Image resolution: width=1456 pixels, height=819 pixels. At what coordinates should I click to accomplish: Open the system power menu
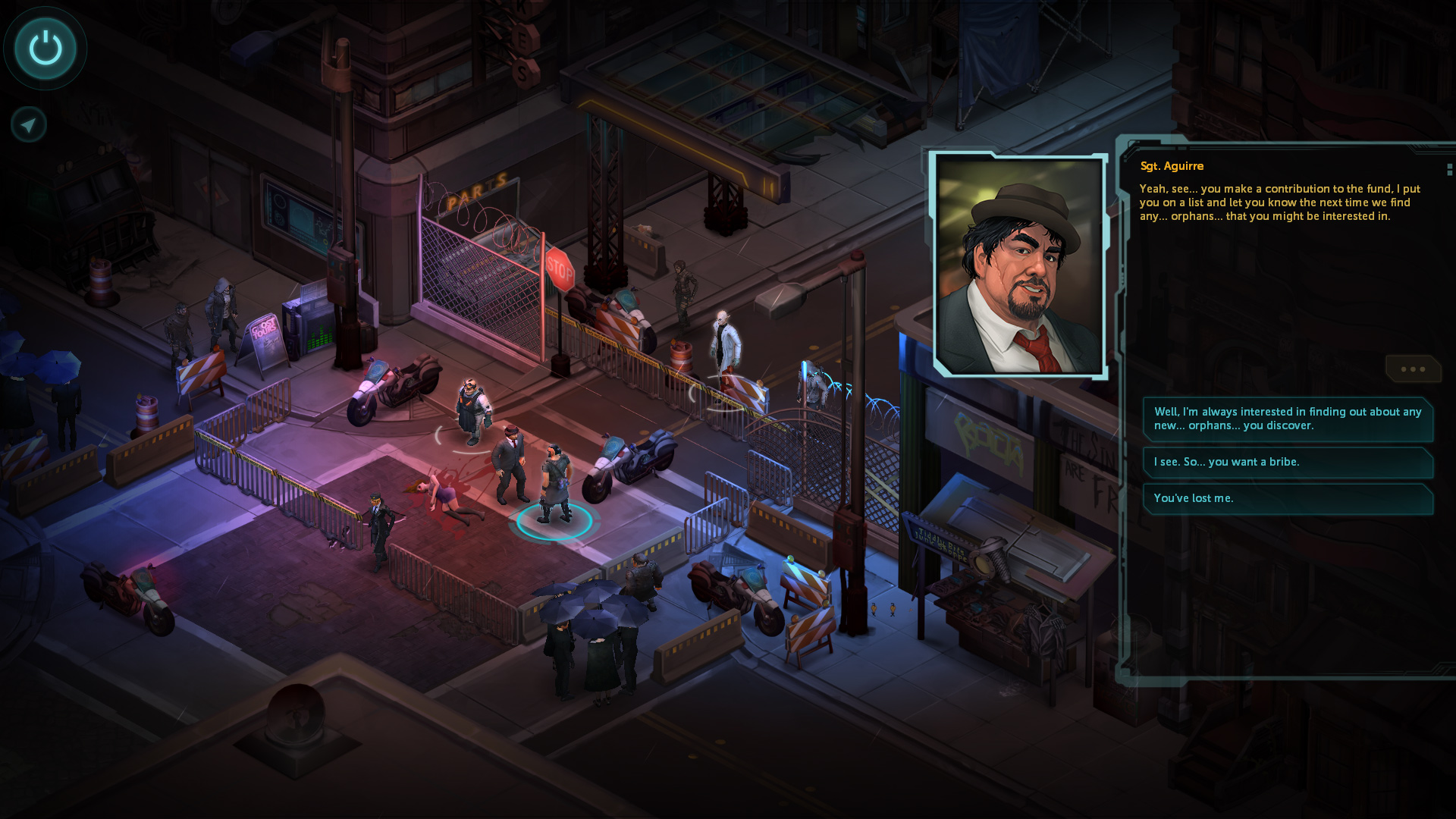[x=45, y=48]
